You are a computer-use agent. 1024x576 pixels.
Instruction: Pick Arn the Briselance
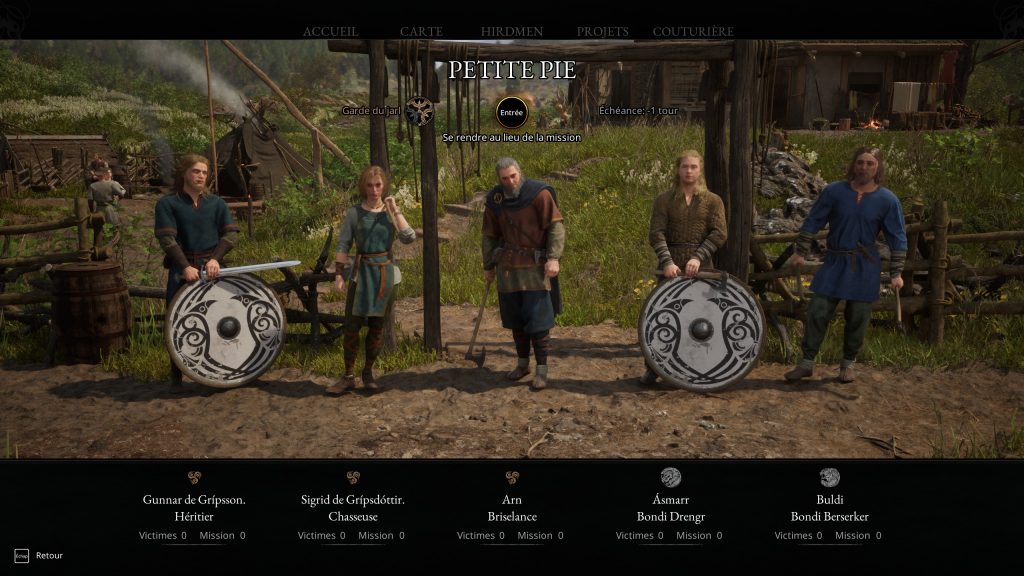point(512,507)
